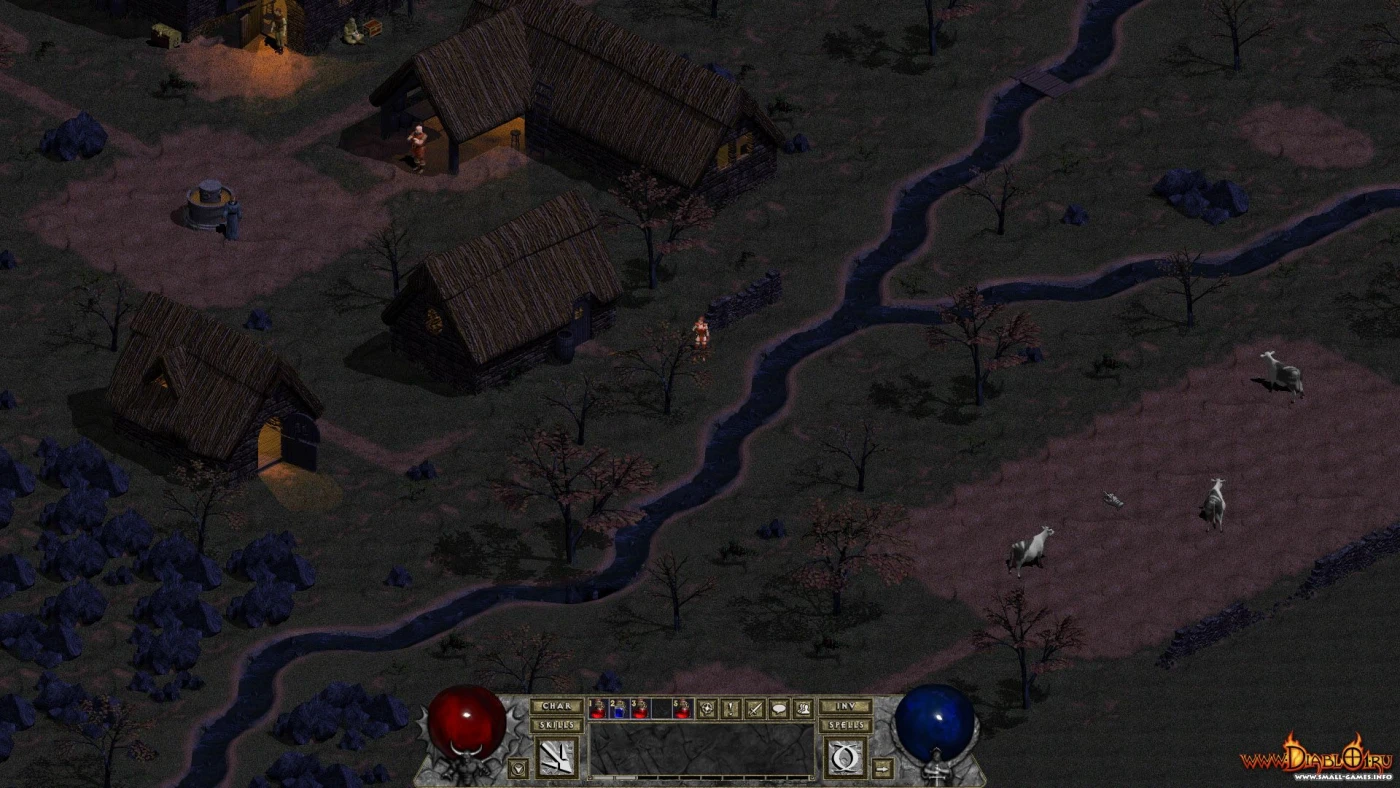Click the compass map icon
Viewport: 1400px width, 788px height.
pyautogui.click(x=707, y=709)
